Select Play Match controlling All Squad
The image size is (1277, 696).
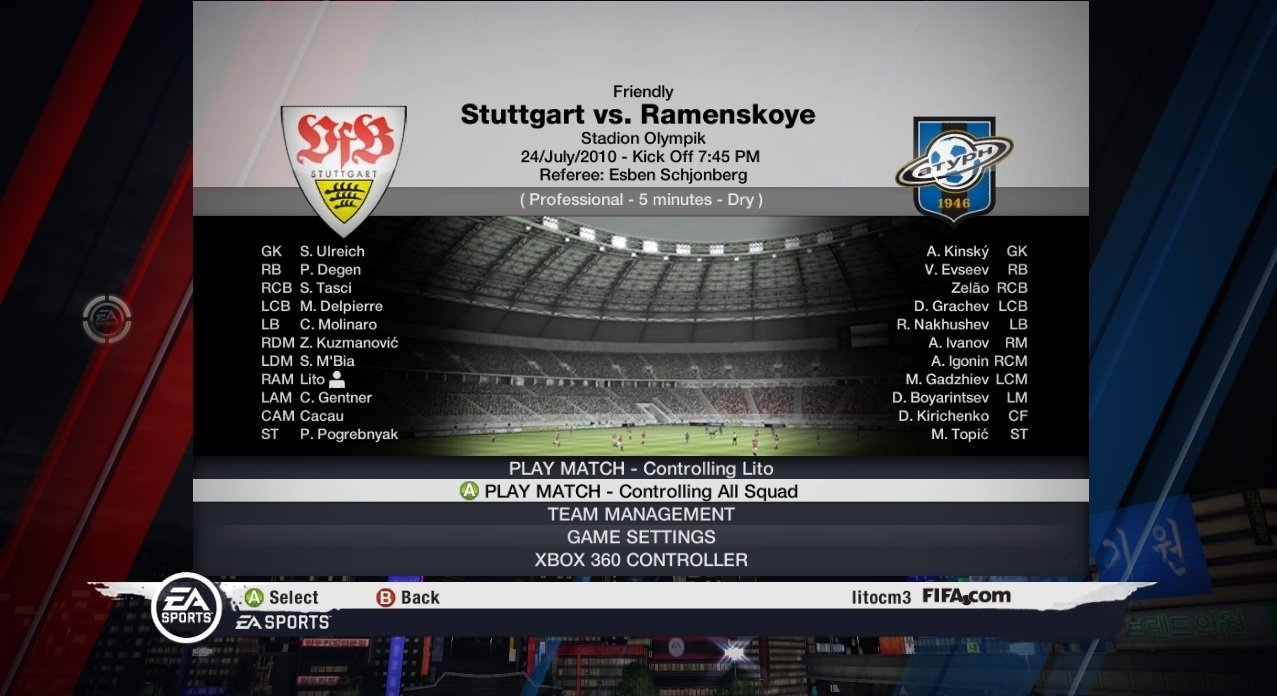pos(640,491)
